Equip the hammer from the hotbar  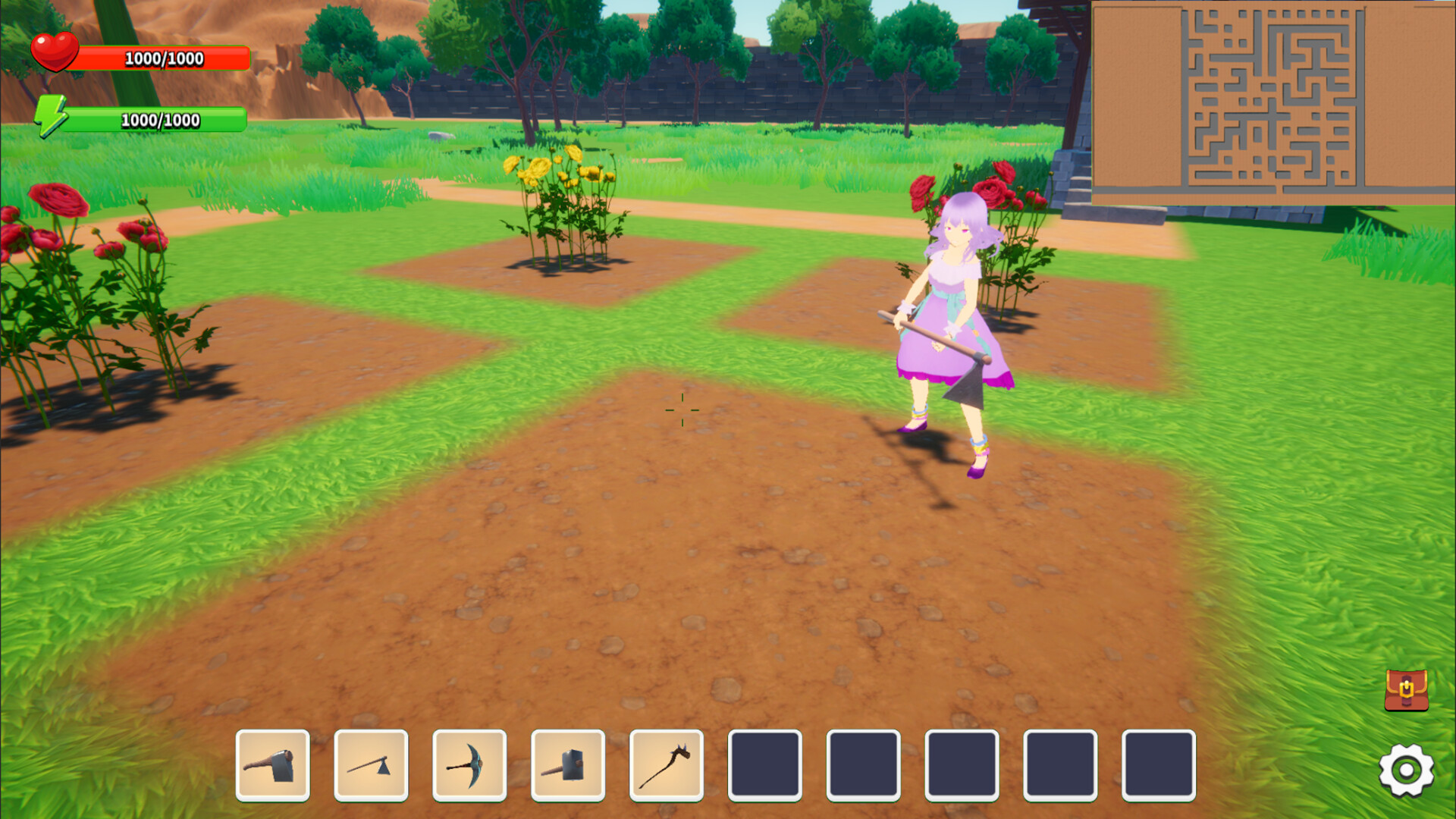pos(567,766)
